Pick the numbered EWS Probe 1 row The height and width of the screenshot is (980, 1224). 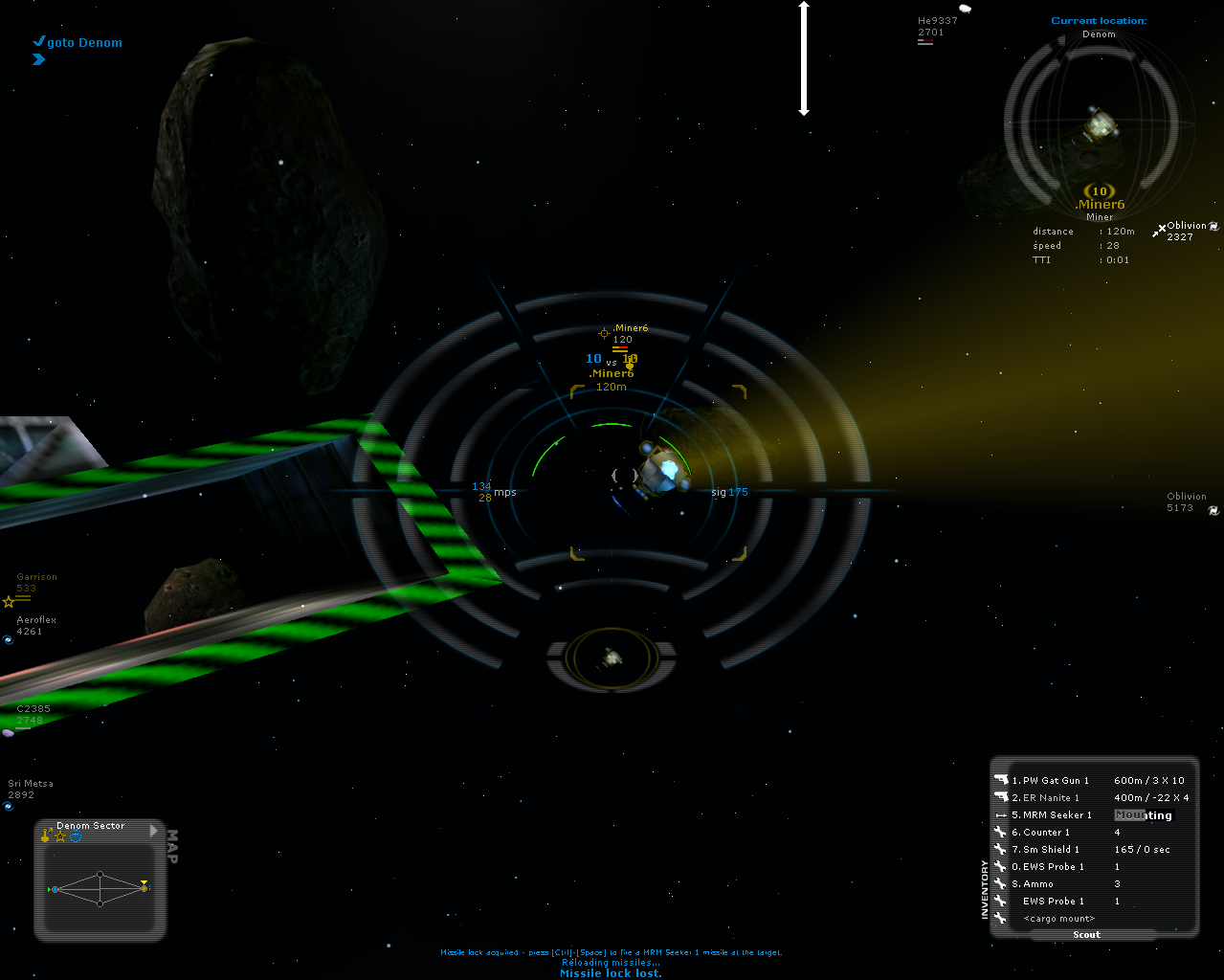1053,867
